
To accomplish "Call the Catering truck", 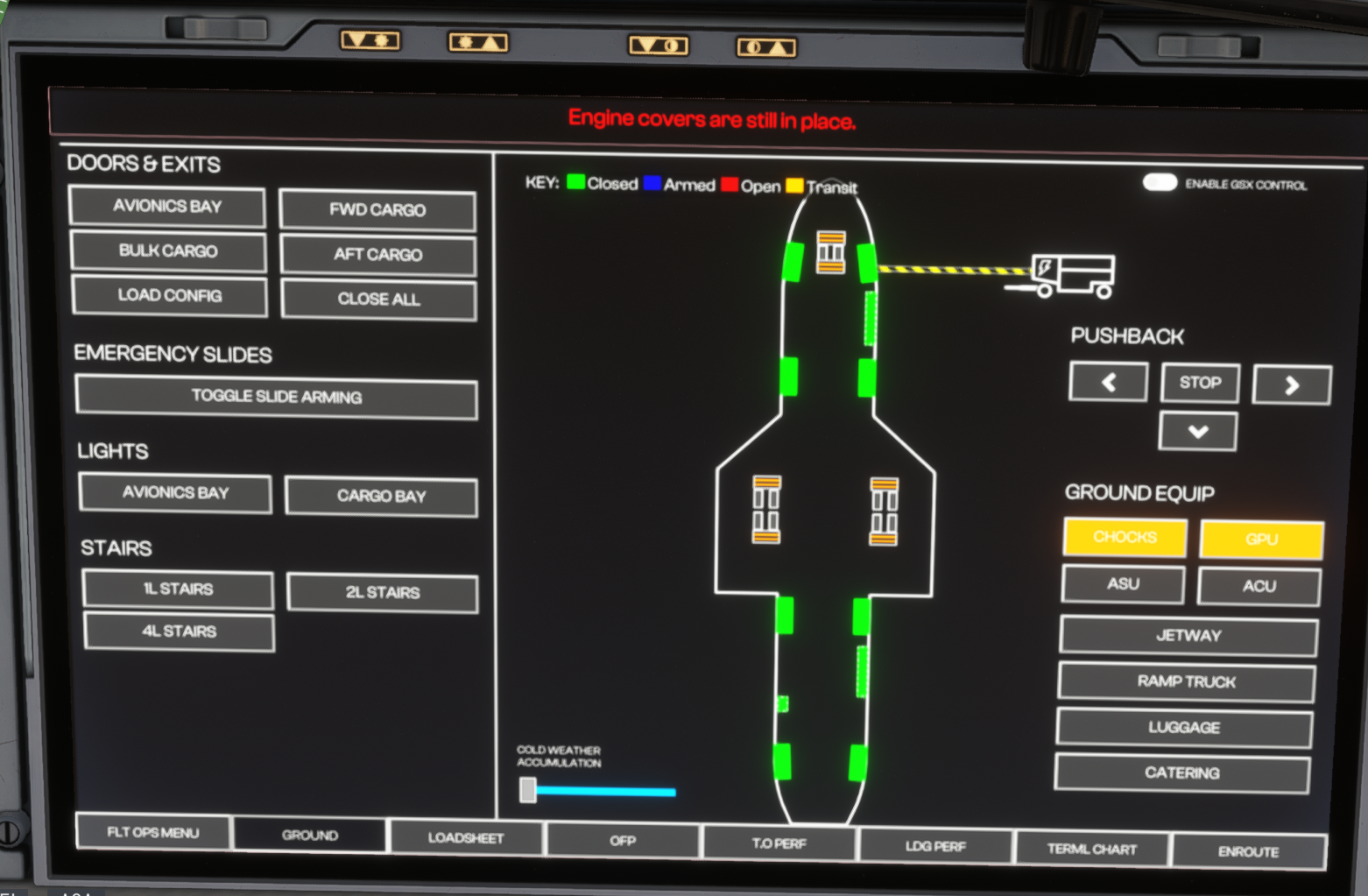I will point(1181,773).
